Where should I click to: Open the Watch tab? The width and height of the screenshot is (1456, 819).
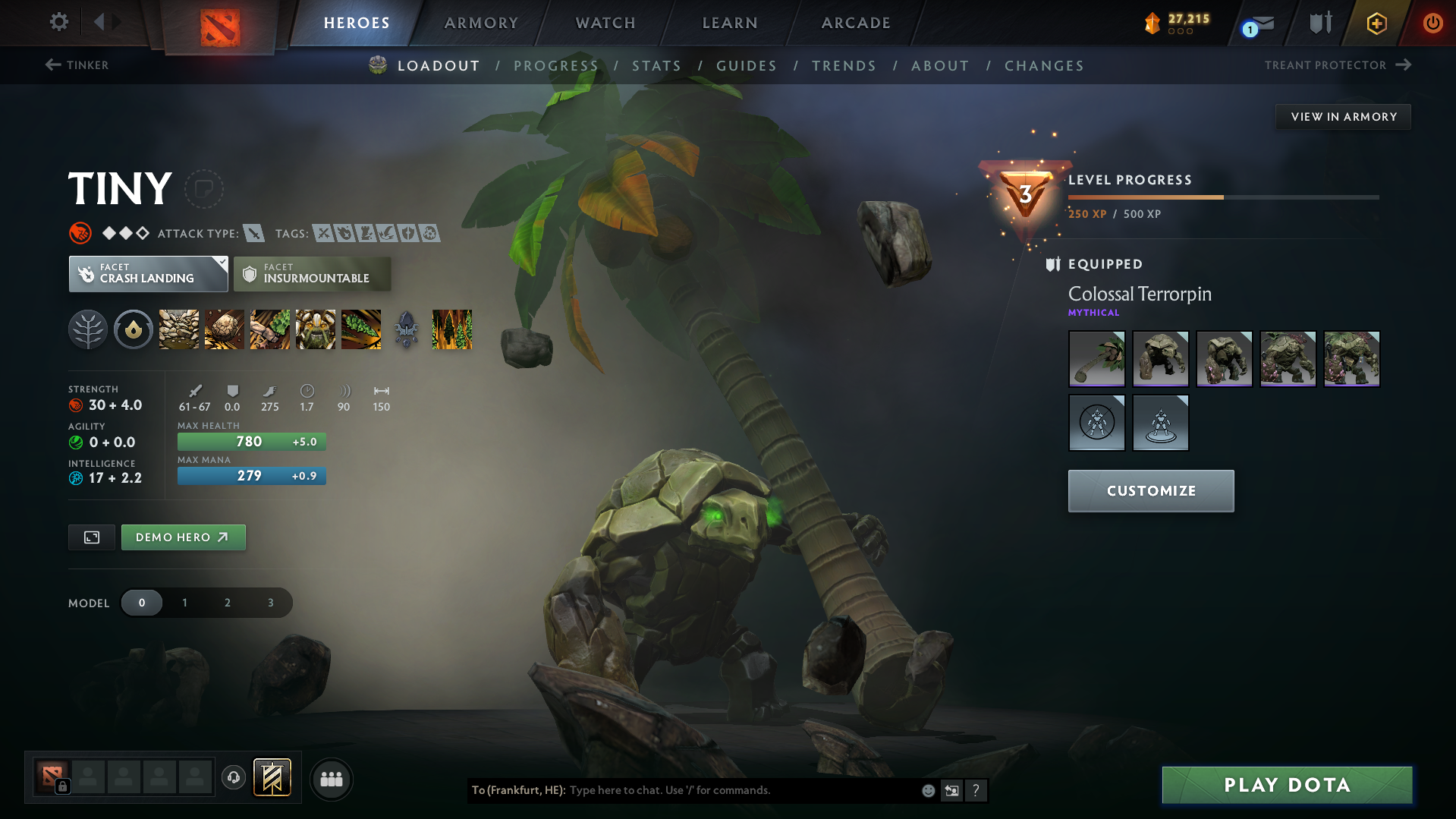click(x=605, y=23)
